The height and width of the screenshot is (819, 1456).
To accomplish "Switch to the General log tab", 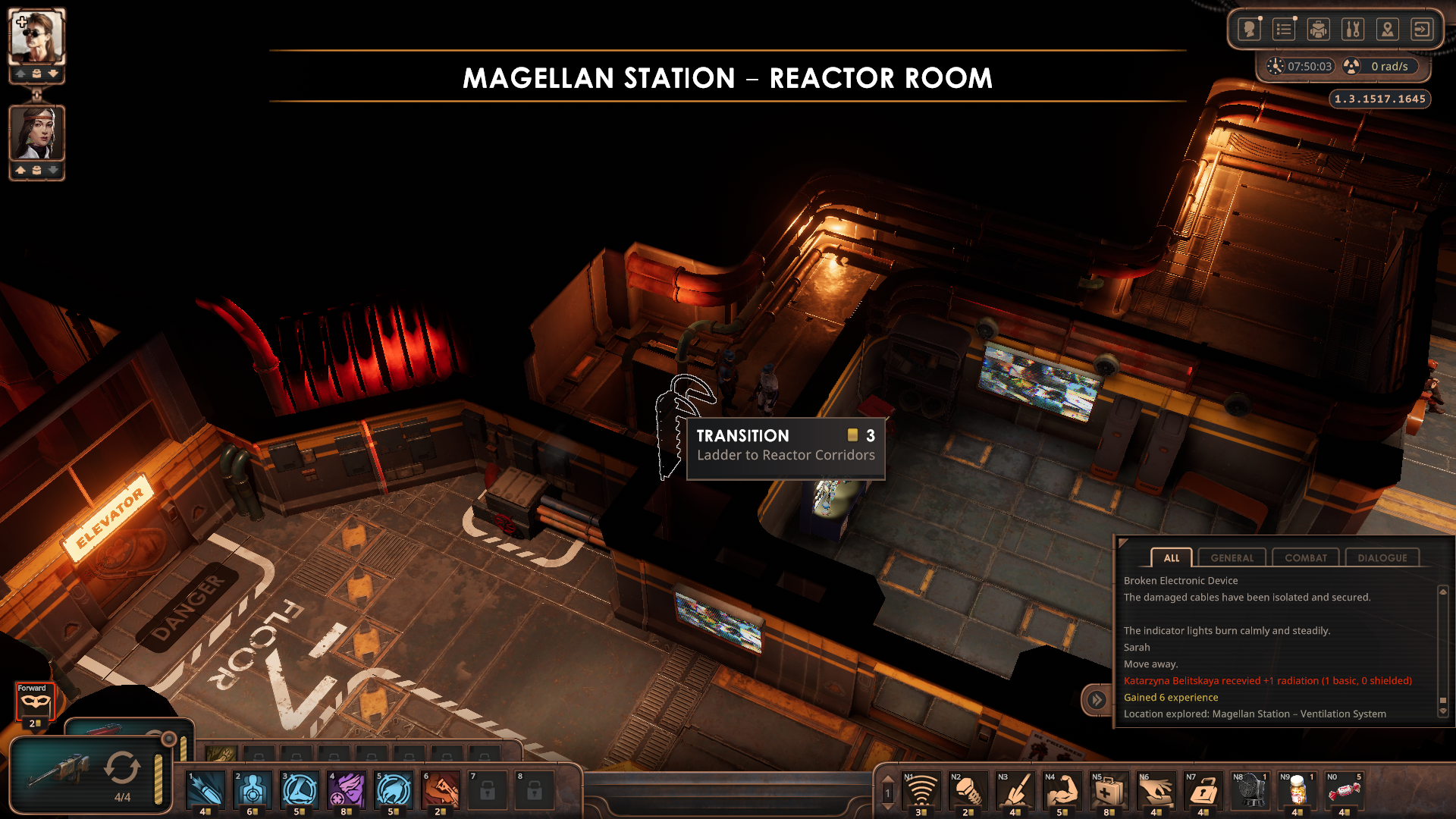I will click(1232, 557).
